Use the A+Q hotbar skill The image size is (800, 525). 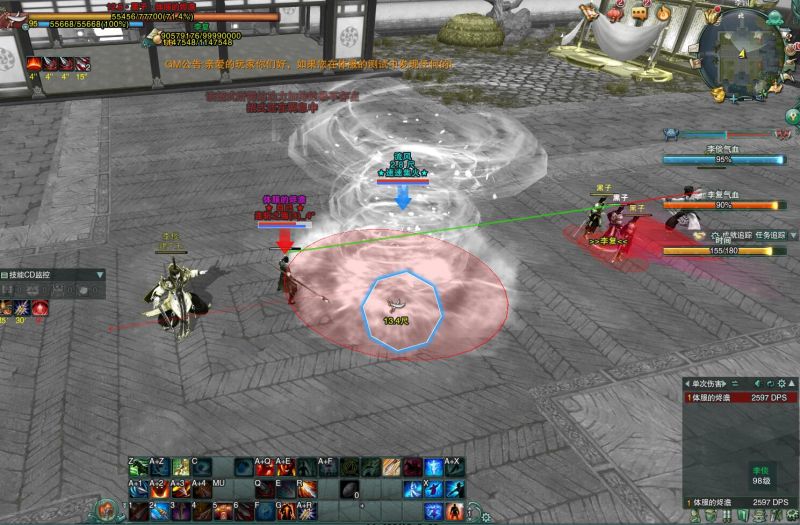(x=264, y=467)
